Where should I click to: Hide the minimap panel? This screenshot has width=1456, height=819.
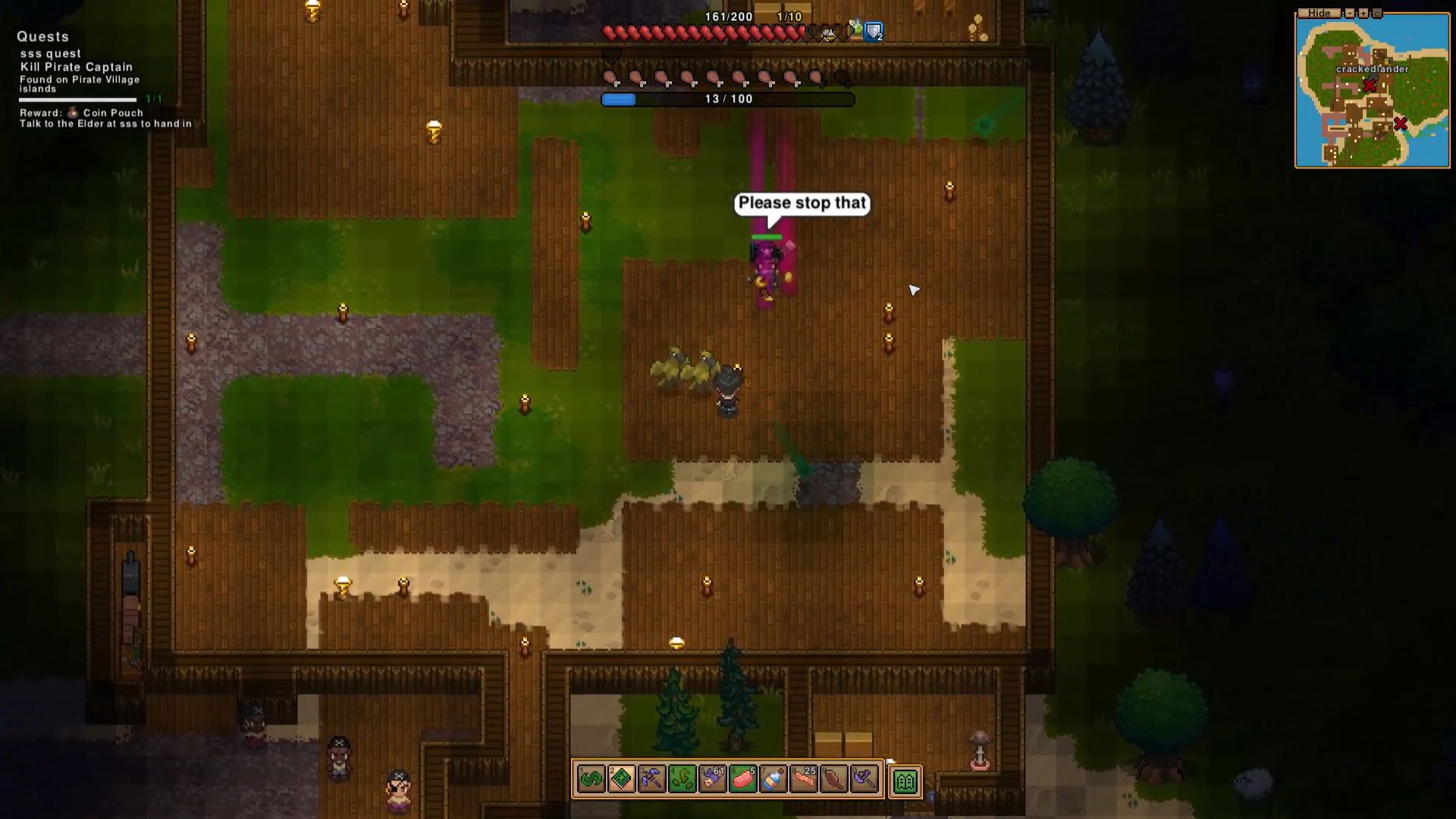[1319, 13]
